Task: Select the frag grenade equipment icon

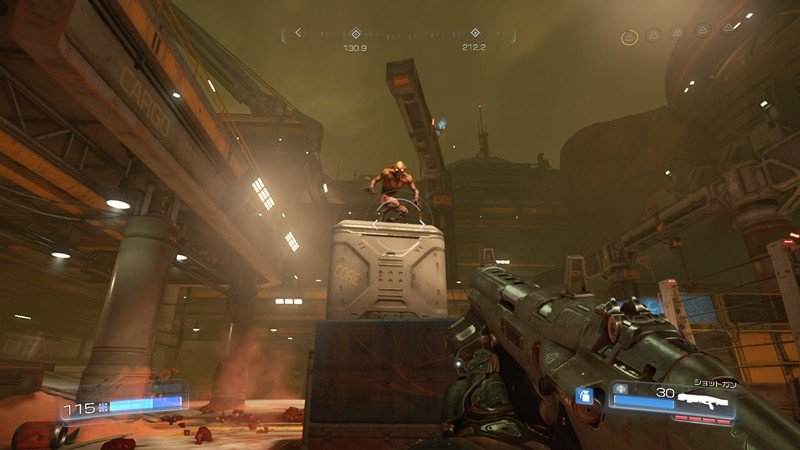Action: coord(585,397)
